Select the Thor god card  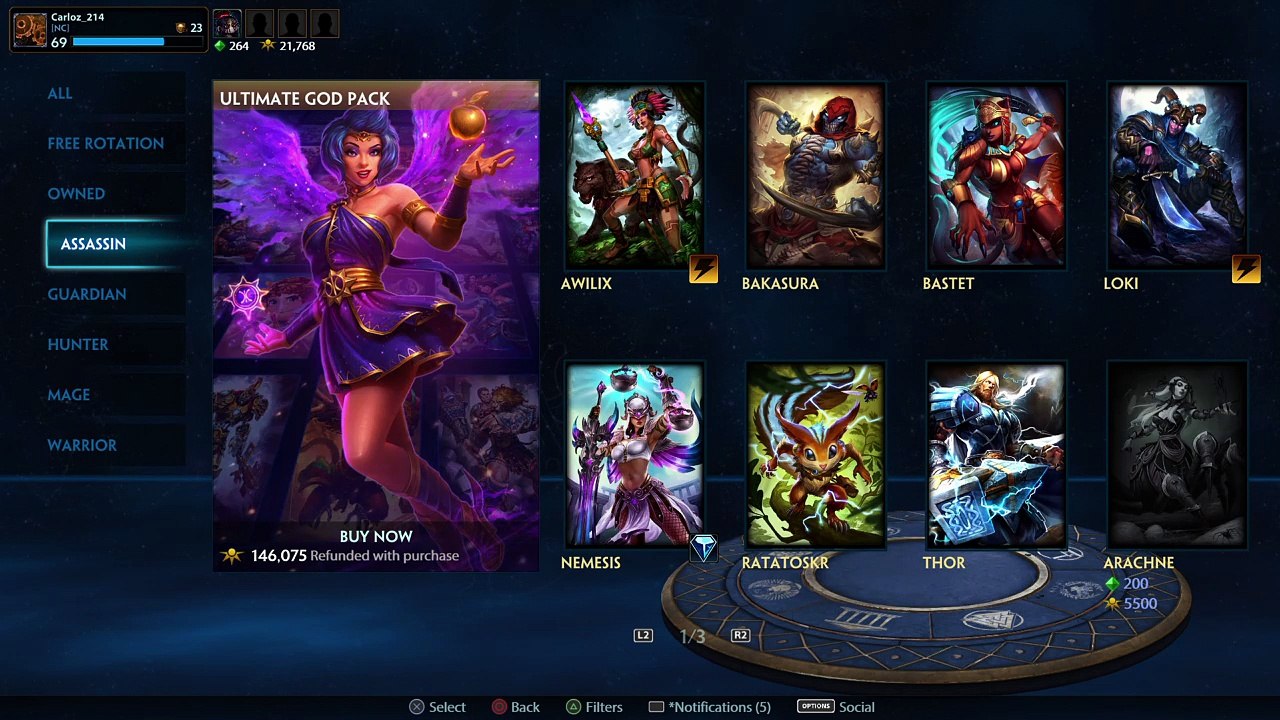coord(996,456)
